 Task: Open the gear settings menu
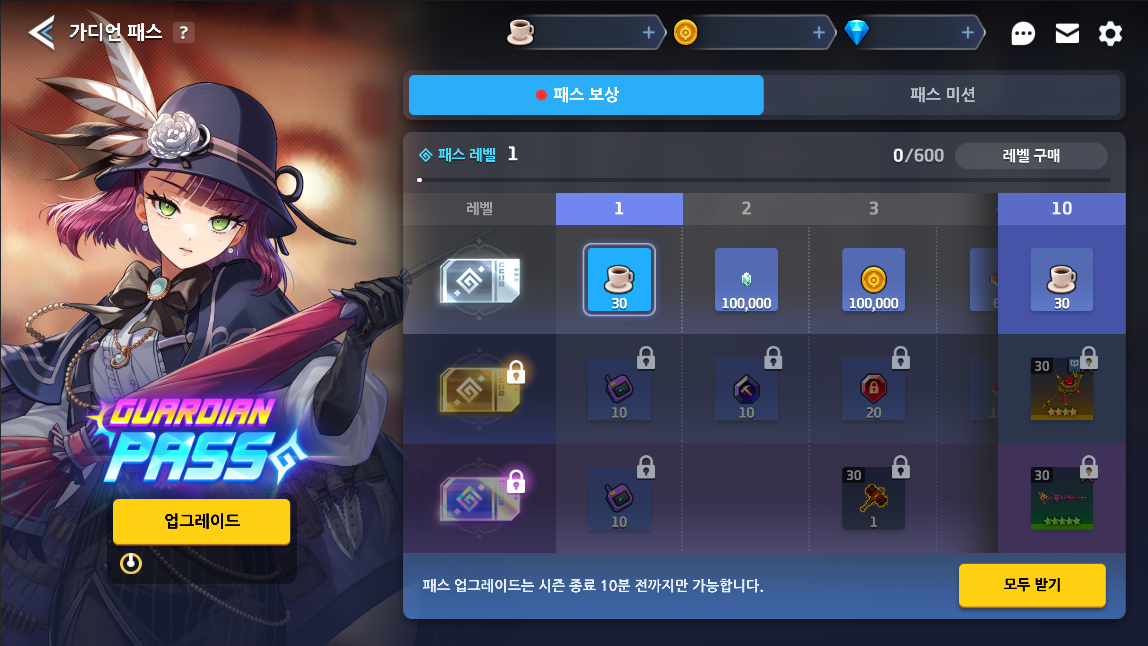pos(1110,34)
